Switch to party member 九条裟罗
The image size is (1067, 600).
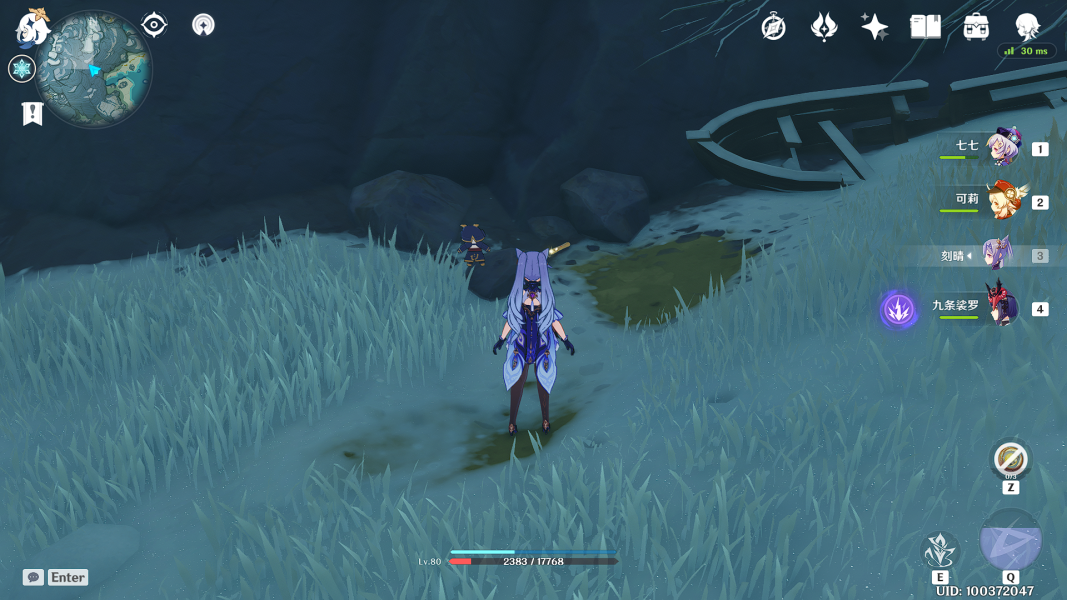(x=1002, y=308)
